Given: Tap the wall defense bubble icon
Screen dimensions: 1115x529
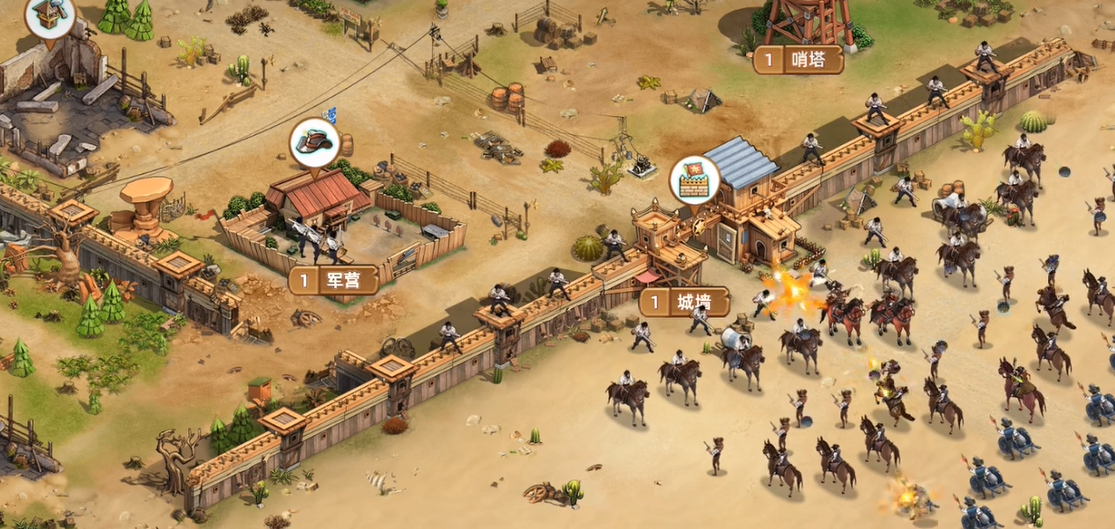Looking at the screenshot, I should pyautogui.click(x=692, y=180).
